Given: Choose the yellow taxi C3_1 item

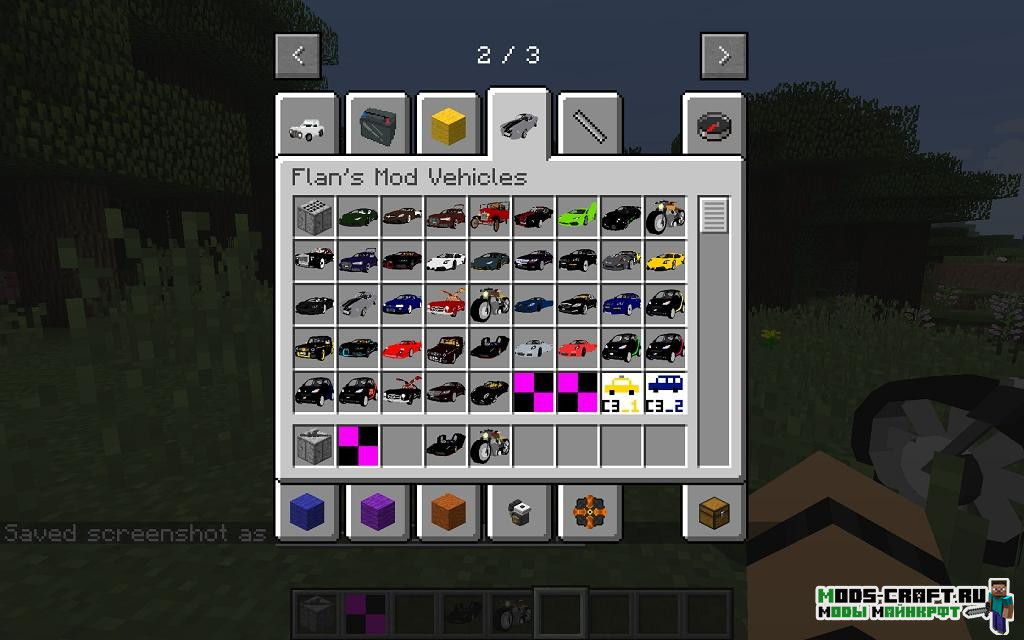Looking at the screenshot, I should pyautogui.click(x=621, y=392).
